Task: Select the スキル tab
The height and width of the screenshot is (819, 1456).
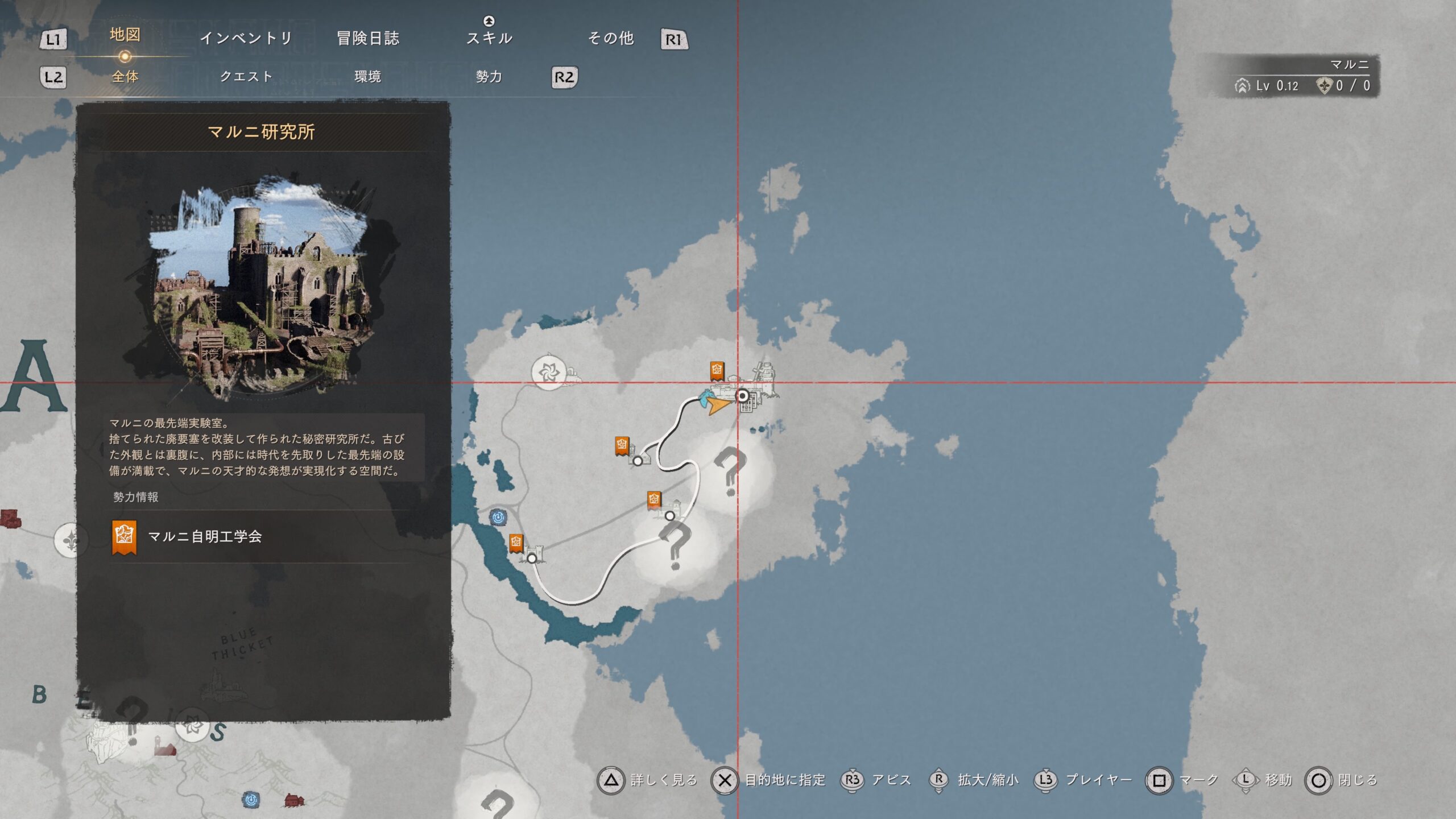Action: tap(489, 38)
